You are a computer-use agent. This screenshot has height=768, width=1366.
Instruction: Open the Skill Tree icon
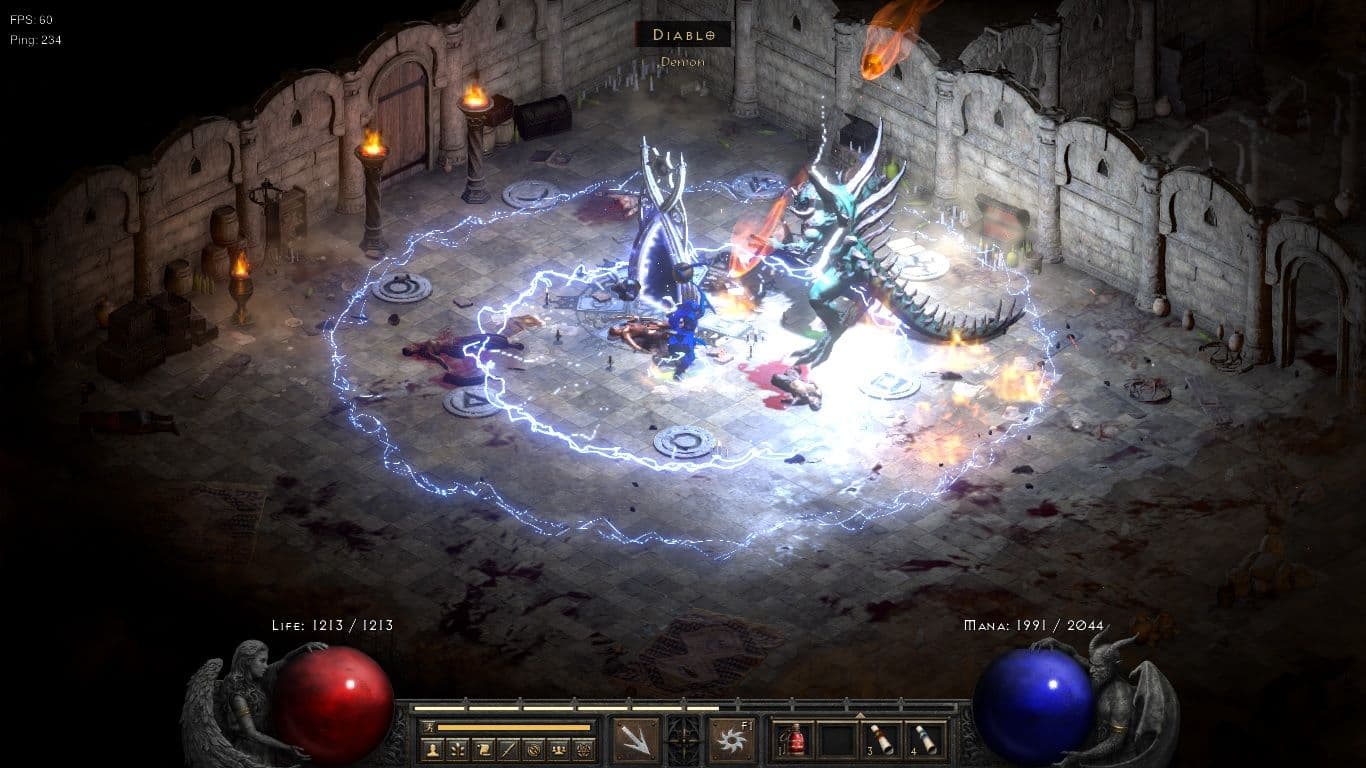(x=457, y=748)
